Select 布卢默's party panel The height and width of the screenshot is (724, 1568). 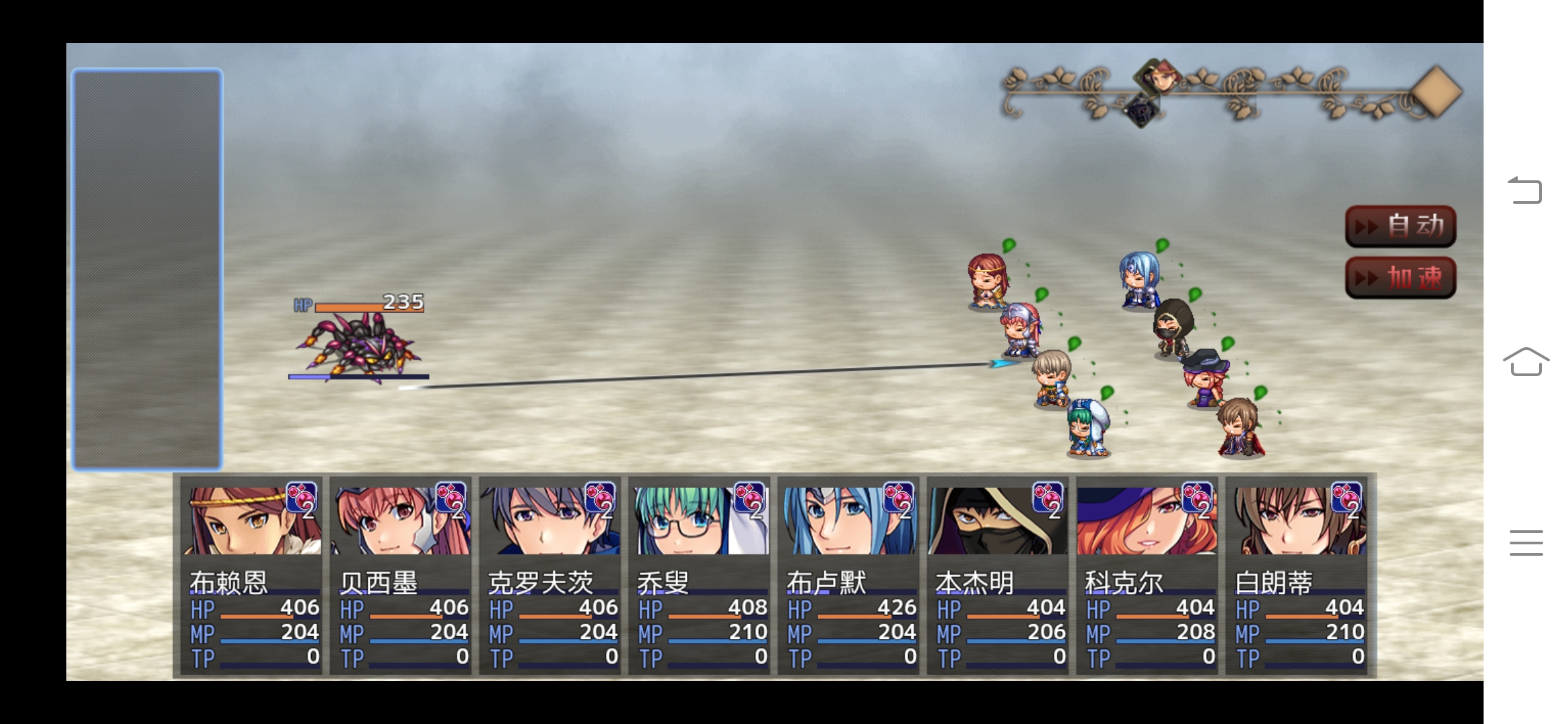pyautogui.click(x=849, y=575)
